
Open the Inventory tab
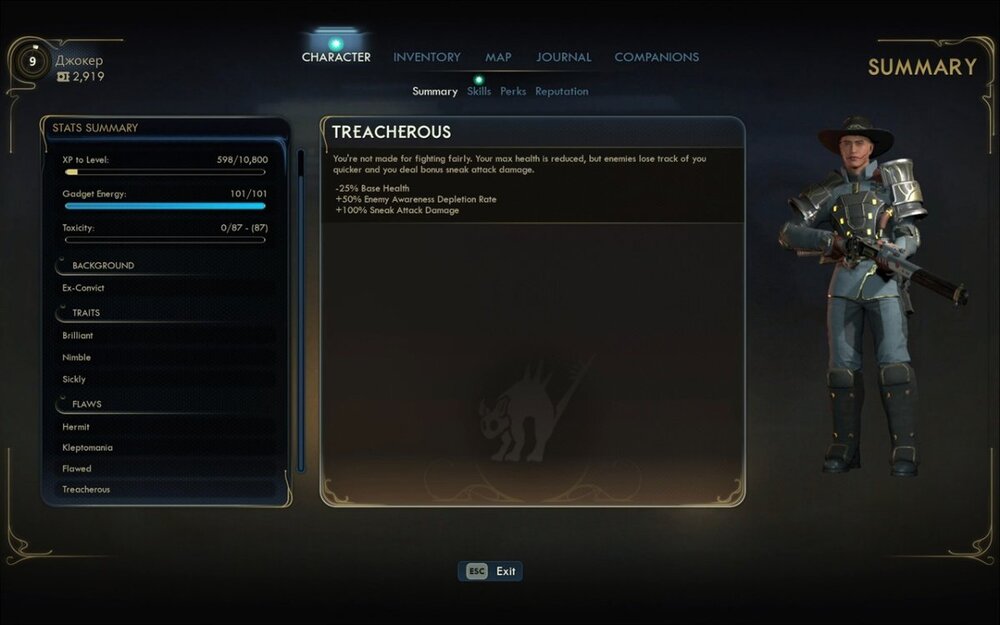427,57
